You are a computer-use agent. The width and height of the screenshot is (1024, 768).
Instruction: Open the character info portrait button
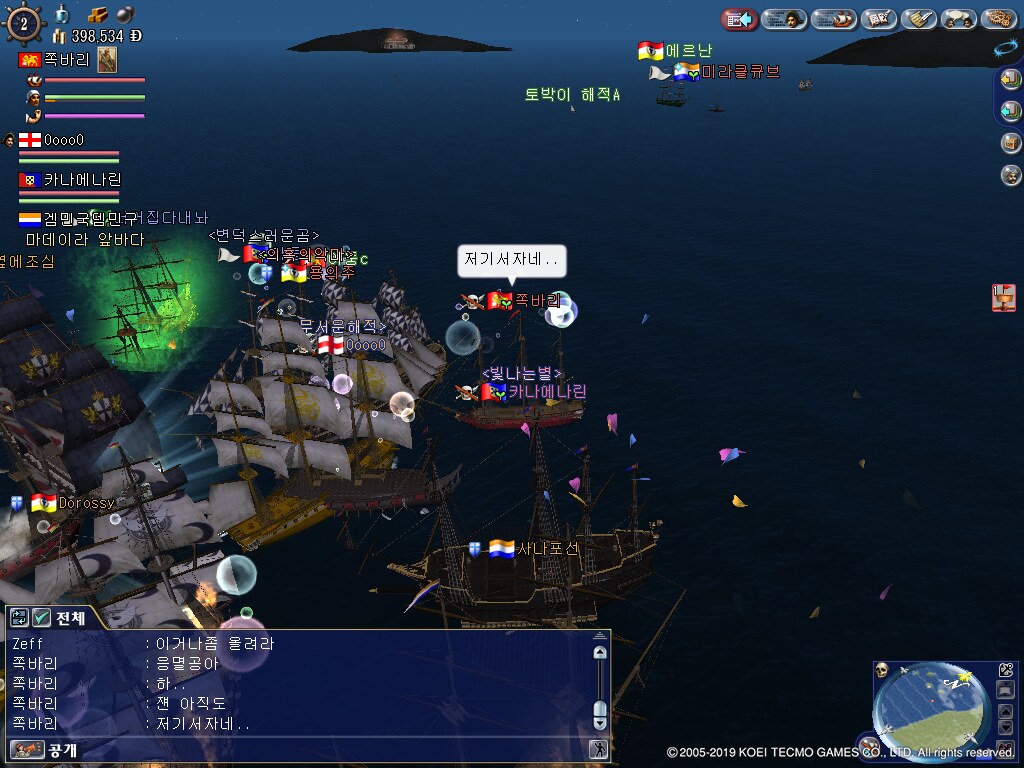coord(785,19)
